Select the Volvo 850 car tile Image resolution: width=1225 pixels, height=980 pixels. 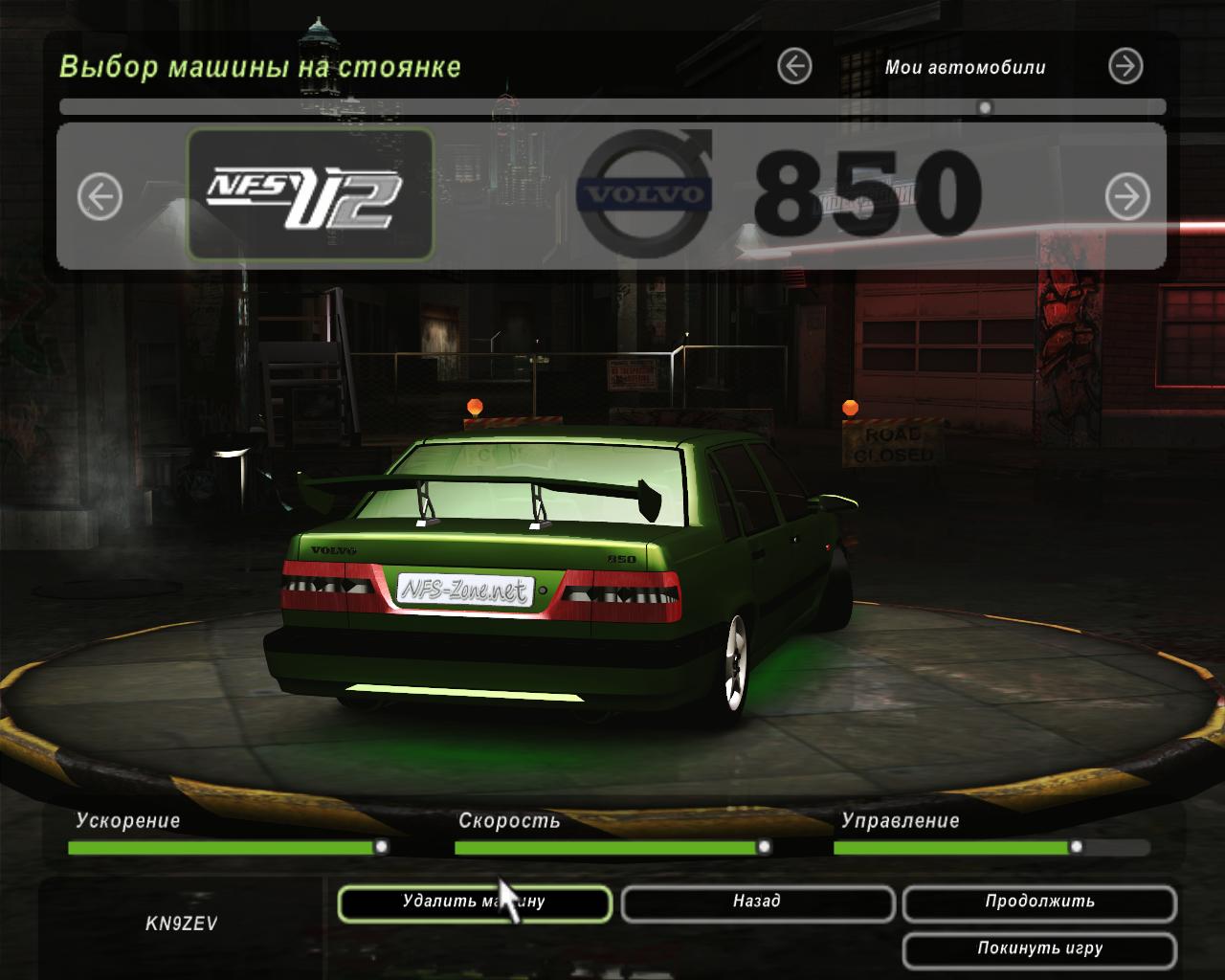click(780, 195)
